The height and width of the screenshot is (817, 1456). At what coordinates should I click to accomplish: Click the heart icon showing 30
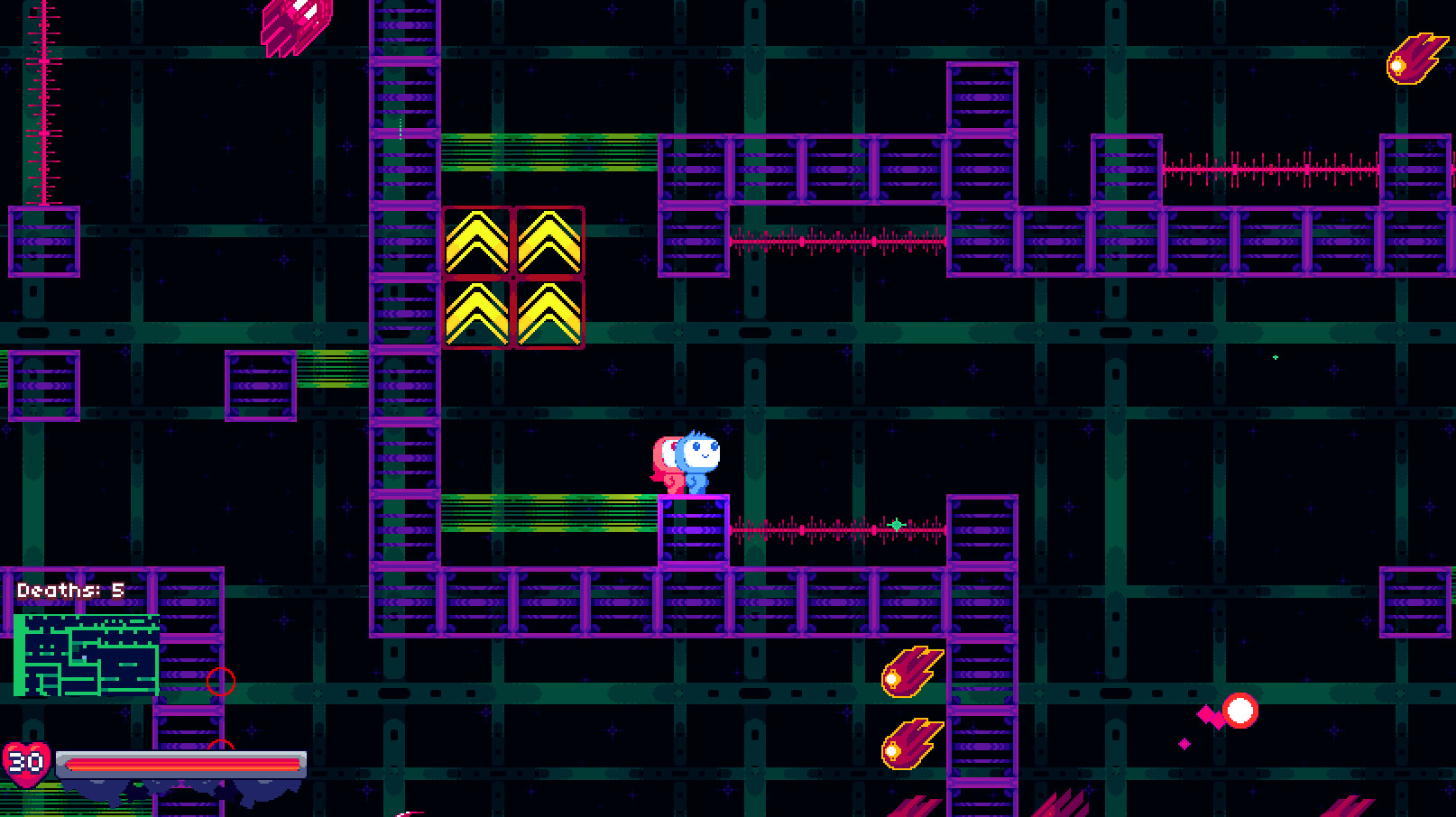[27, 762]
